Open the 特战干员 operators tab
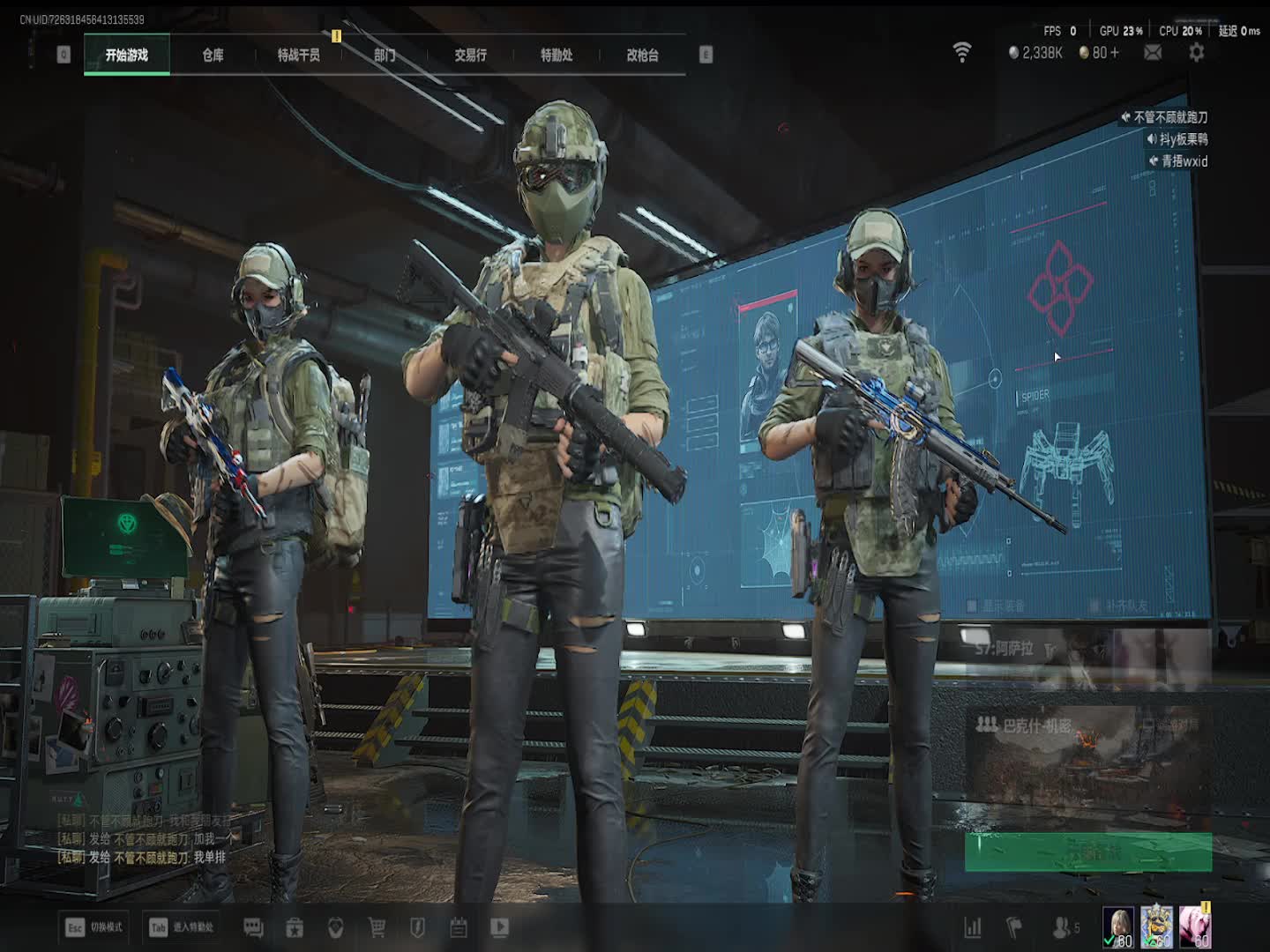The height and width of the screenshot is (952, 1270). [298, 55]
